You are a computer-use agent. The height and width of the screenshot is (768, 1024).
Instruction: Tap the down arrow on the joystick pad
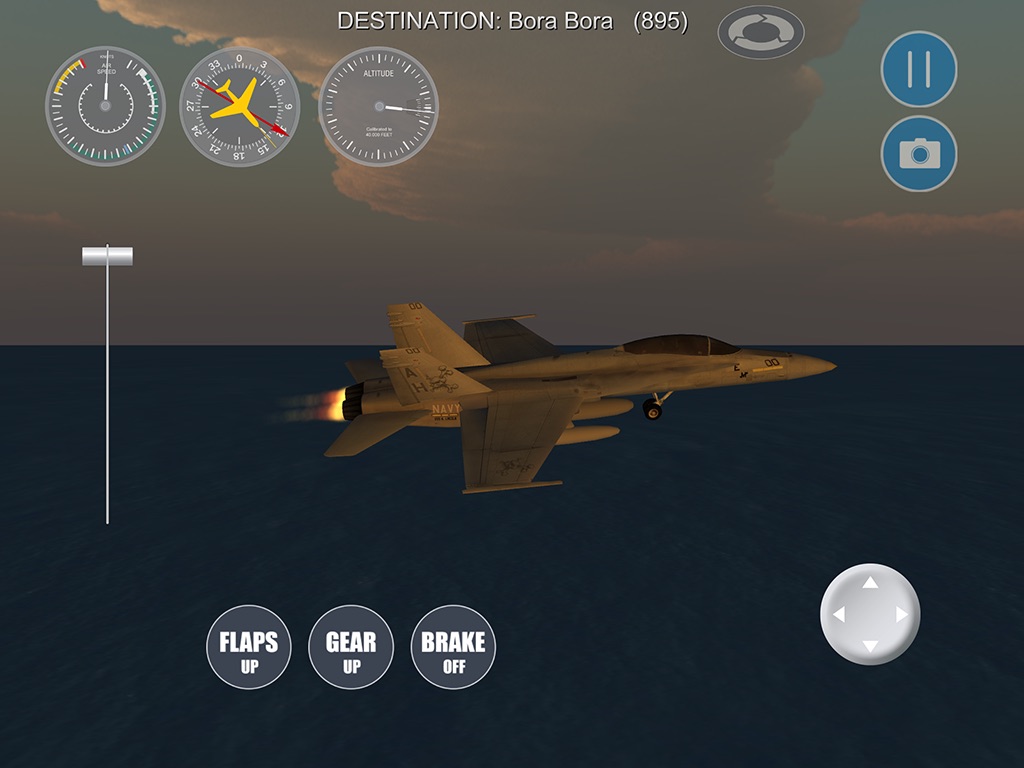[x=870, y=647]
